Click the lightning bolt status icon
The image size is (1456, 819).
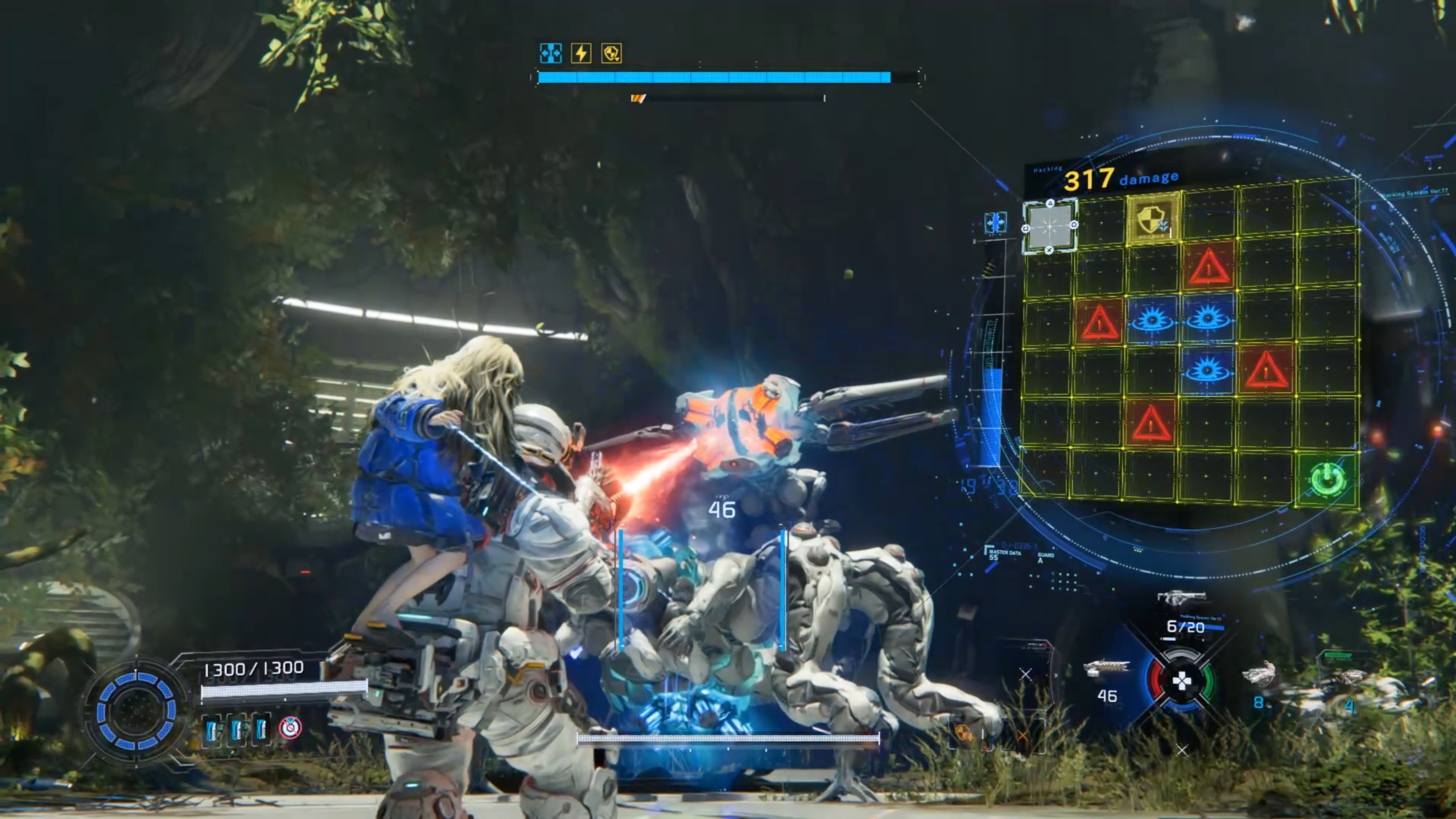pyautogui.click(x=581, y=53)
